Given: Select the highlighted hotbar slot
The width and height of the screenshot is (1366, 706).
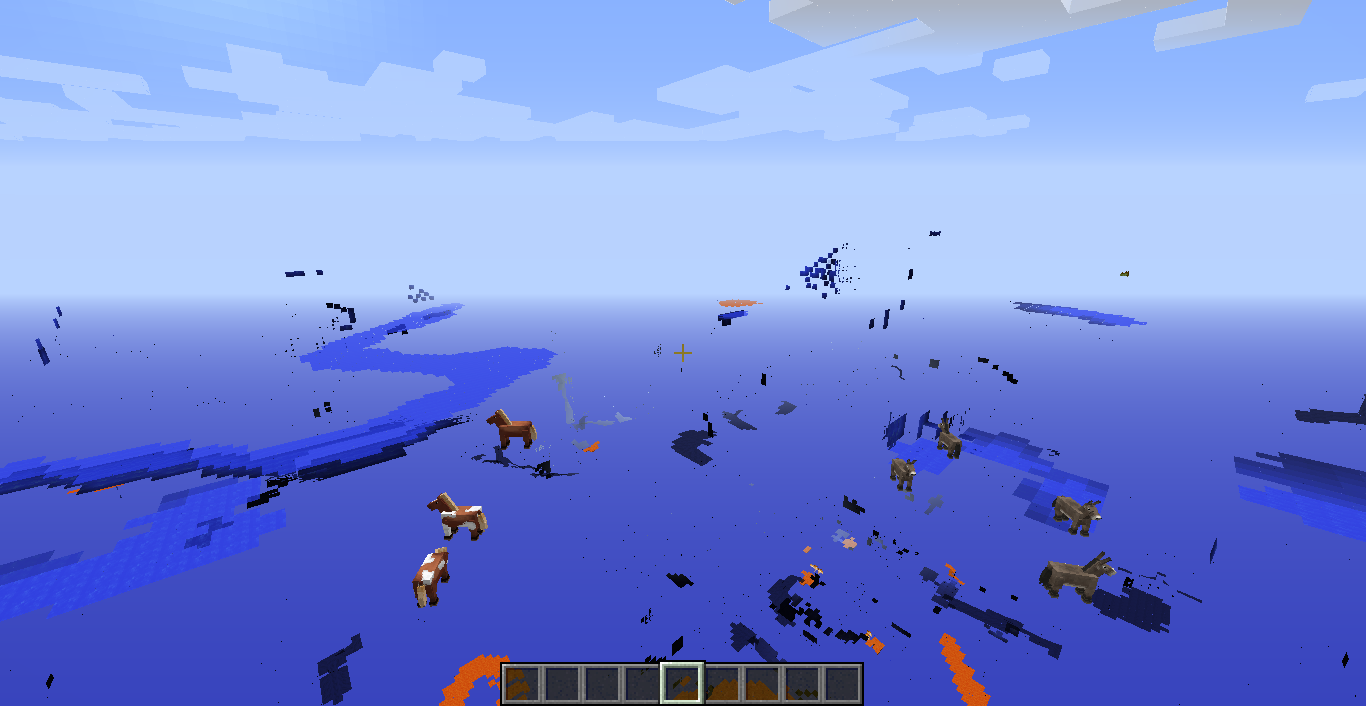Looking at the screenshot, I should [x=682, y=684].
